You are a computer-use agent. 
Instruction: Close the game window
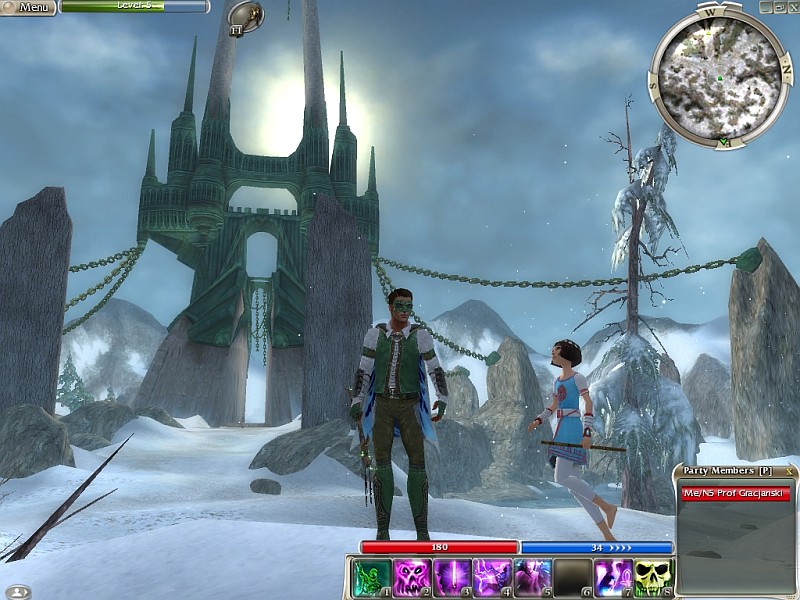(x=792, y=6)
